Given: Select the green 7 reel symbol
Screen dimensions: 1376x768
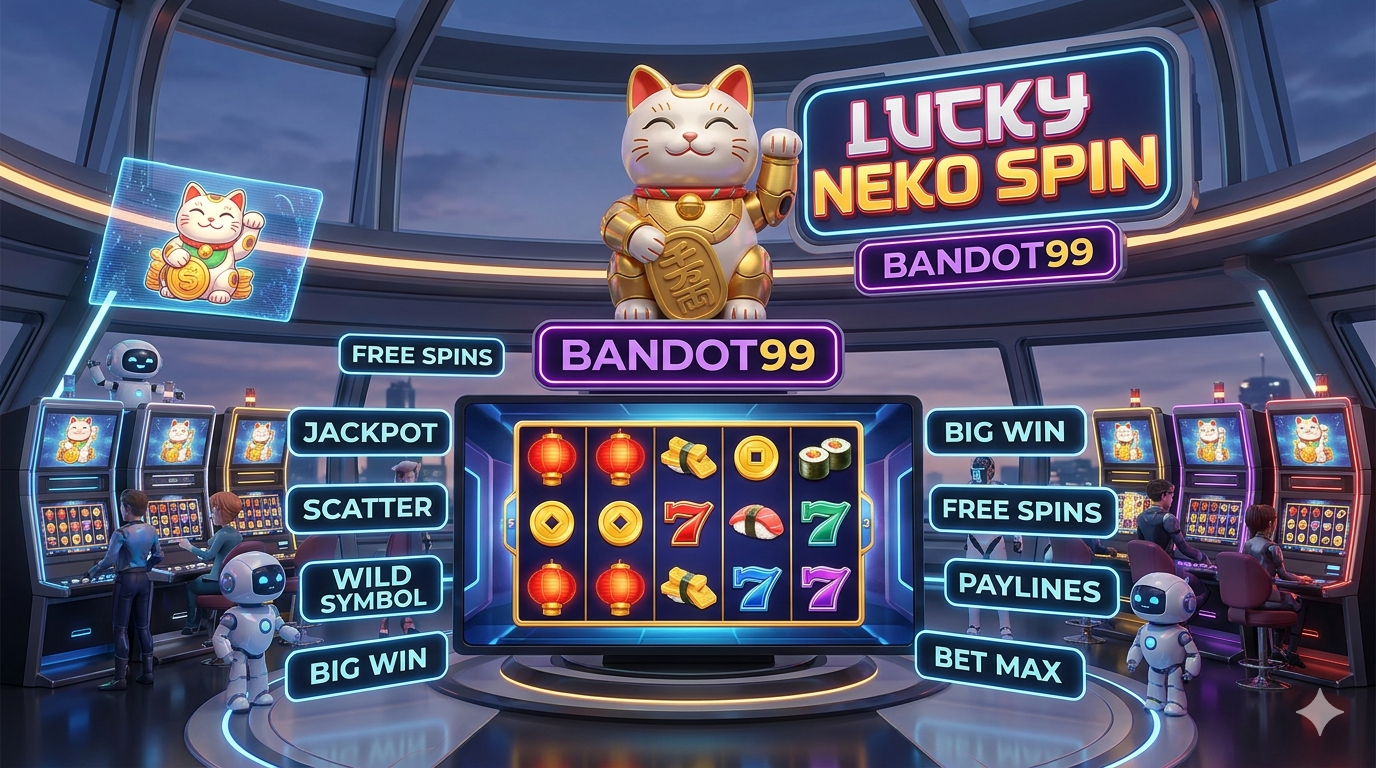Looking at the screenshot, I should pos(826,521).
